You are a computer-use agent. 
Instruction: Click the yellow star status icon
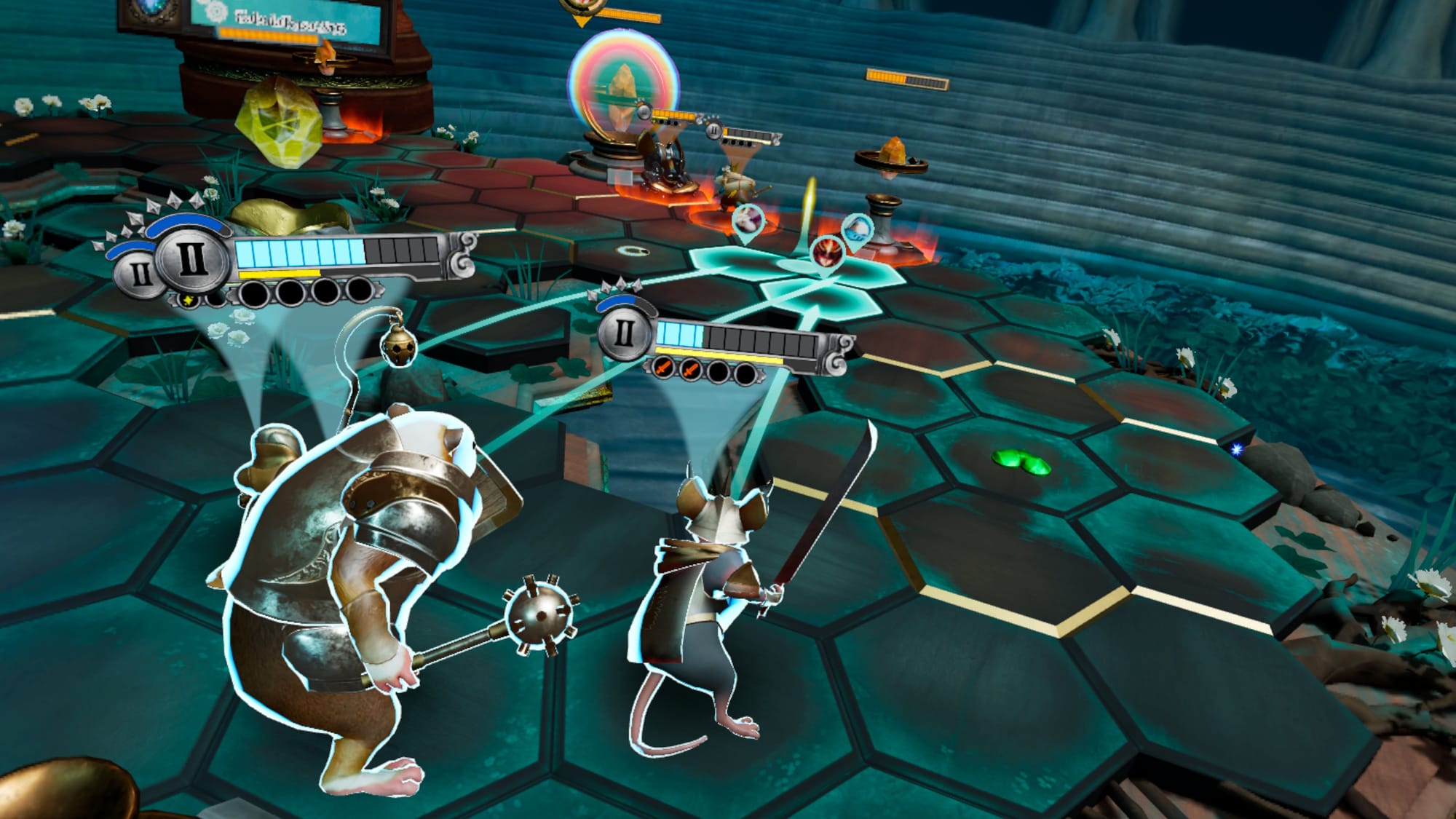188,300
